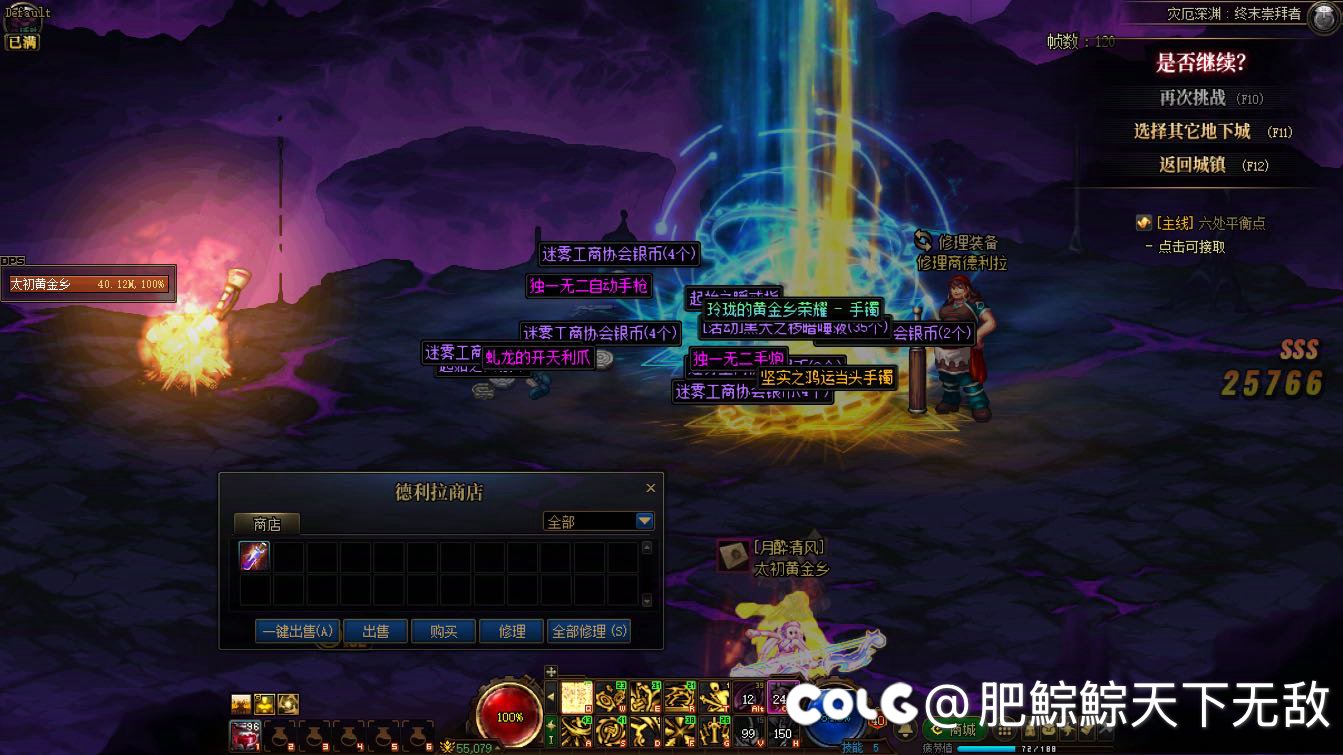Select the 太初黄金乡 DPS meter row
The image size is (1343, 755).
(88, 284)
